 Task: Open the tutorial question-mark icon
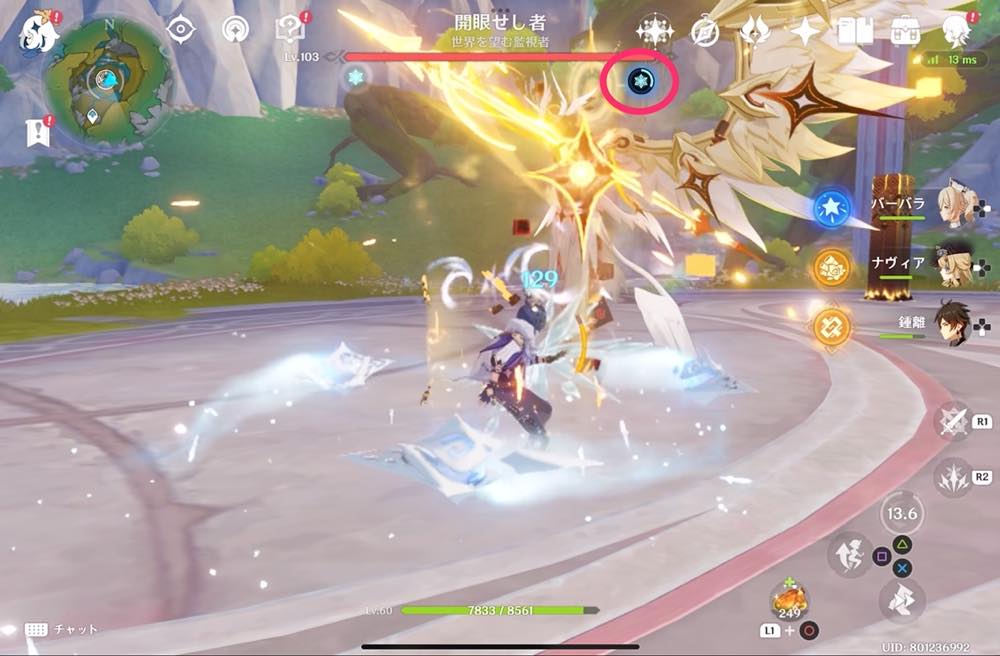click(289, 29)
